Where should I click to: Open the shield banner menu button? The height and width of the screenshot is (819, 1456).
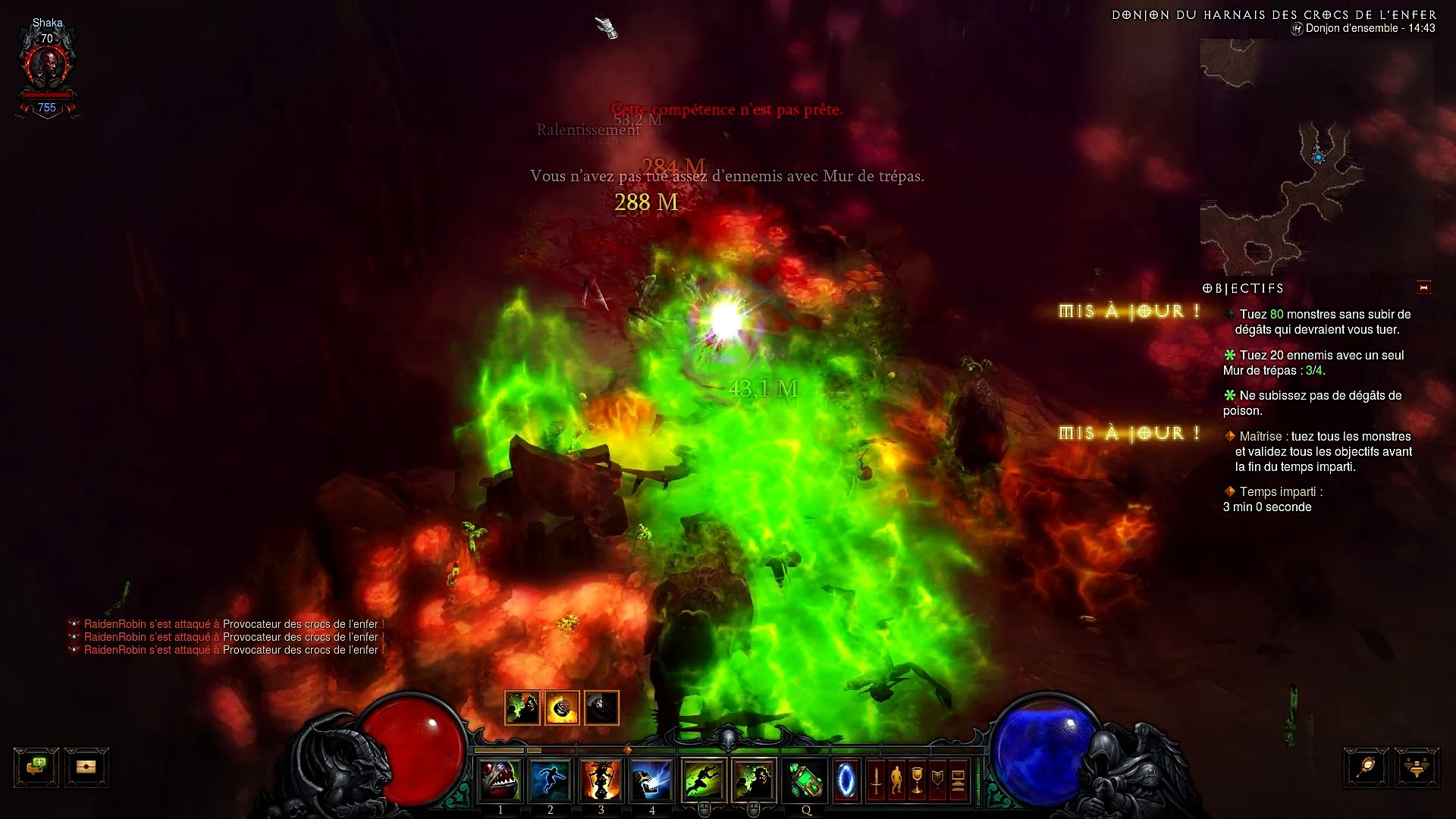(x=937, y=780)
